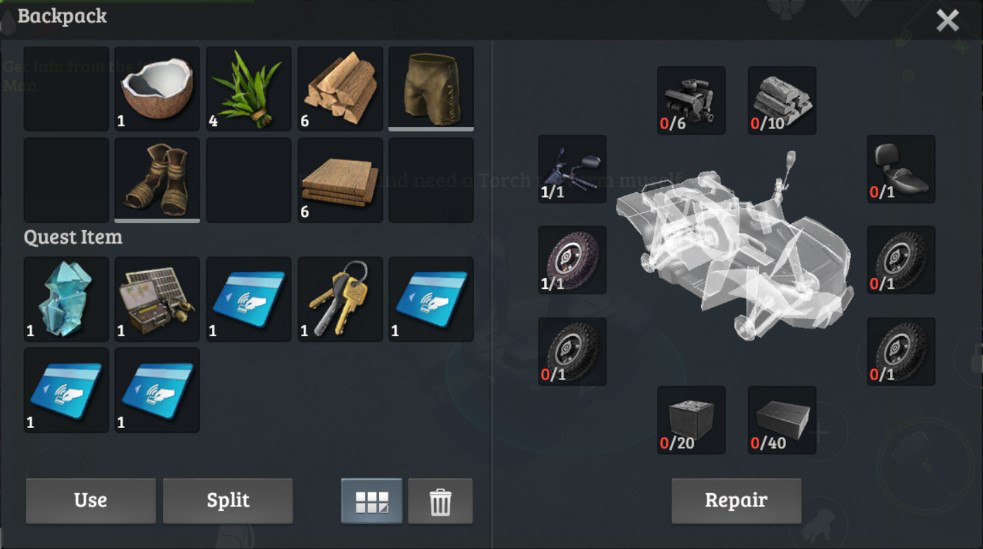Select the blue crystal quest item
983x549 pixels.
point(66,299)
